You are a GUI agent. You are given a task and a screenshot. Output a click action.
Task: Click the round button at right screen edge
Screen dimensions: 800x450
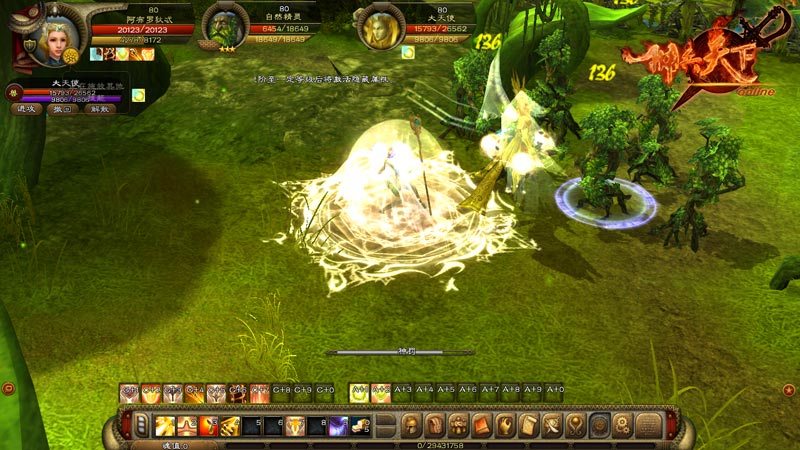(x=789, y=388)
